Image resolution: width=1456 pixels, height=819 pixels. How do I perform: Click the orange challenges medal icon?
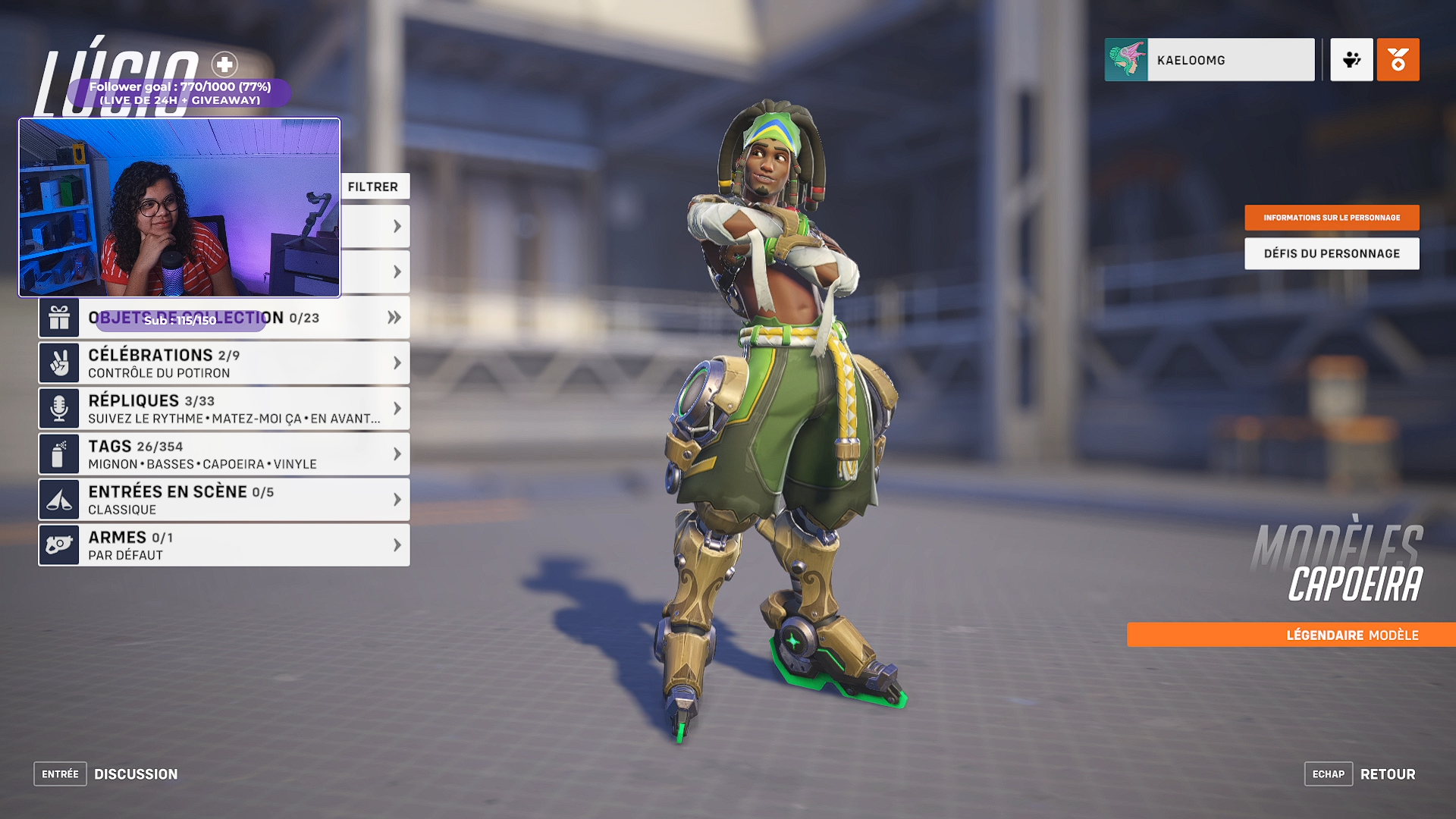click(1398, 60)
